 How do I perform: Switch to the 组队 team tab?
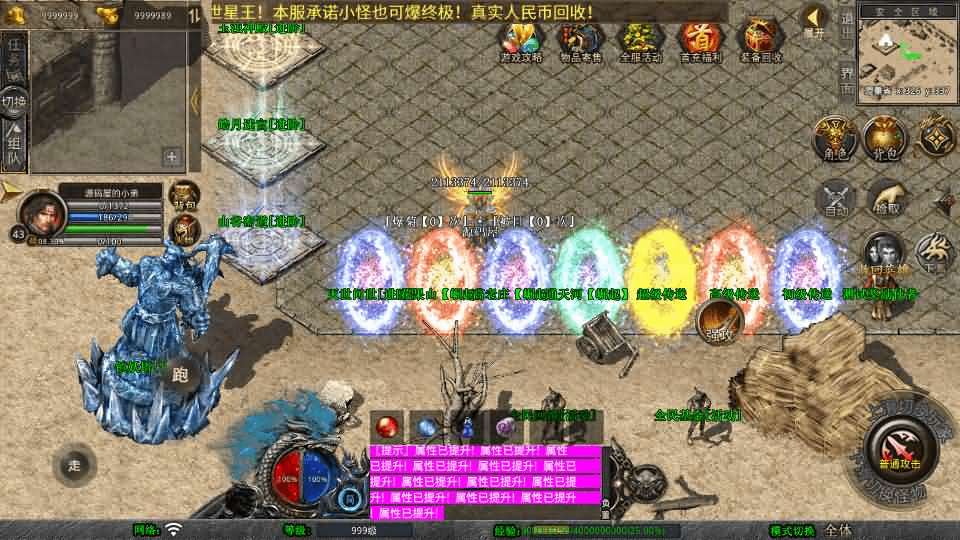(x=14, y=145)
